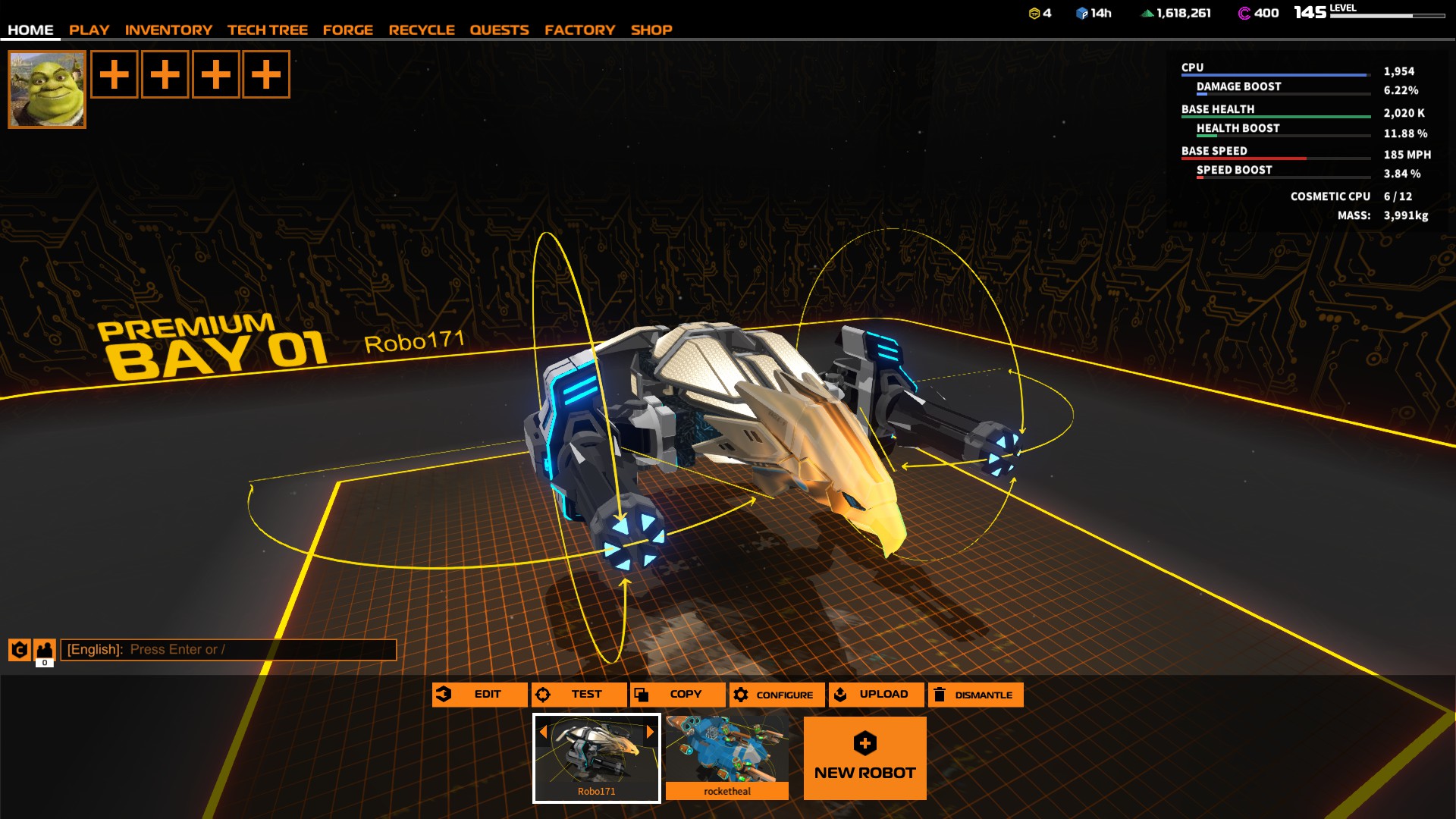Image resolution: width=1456 pixels, height=819 pixels.
Task: Open the Factory tab
Action: point(579,30)
